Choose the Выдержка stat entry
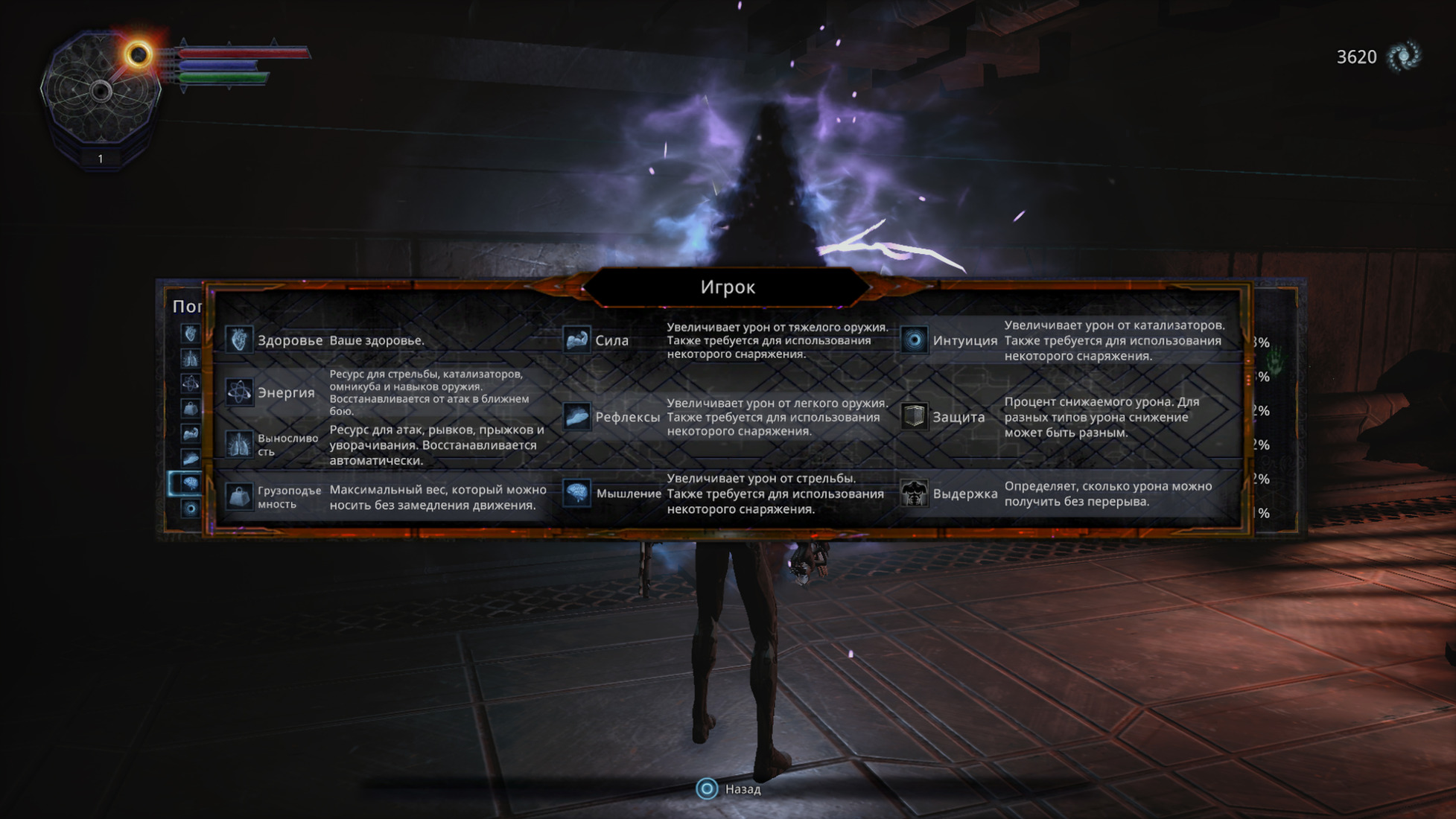This screenshot has height=819, width=1456. [964, 494]
